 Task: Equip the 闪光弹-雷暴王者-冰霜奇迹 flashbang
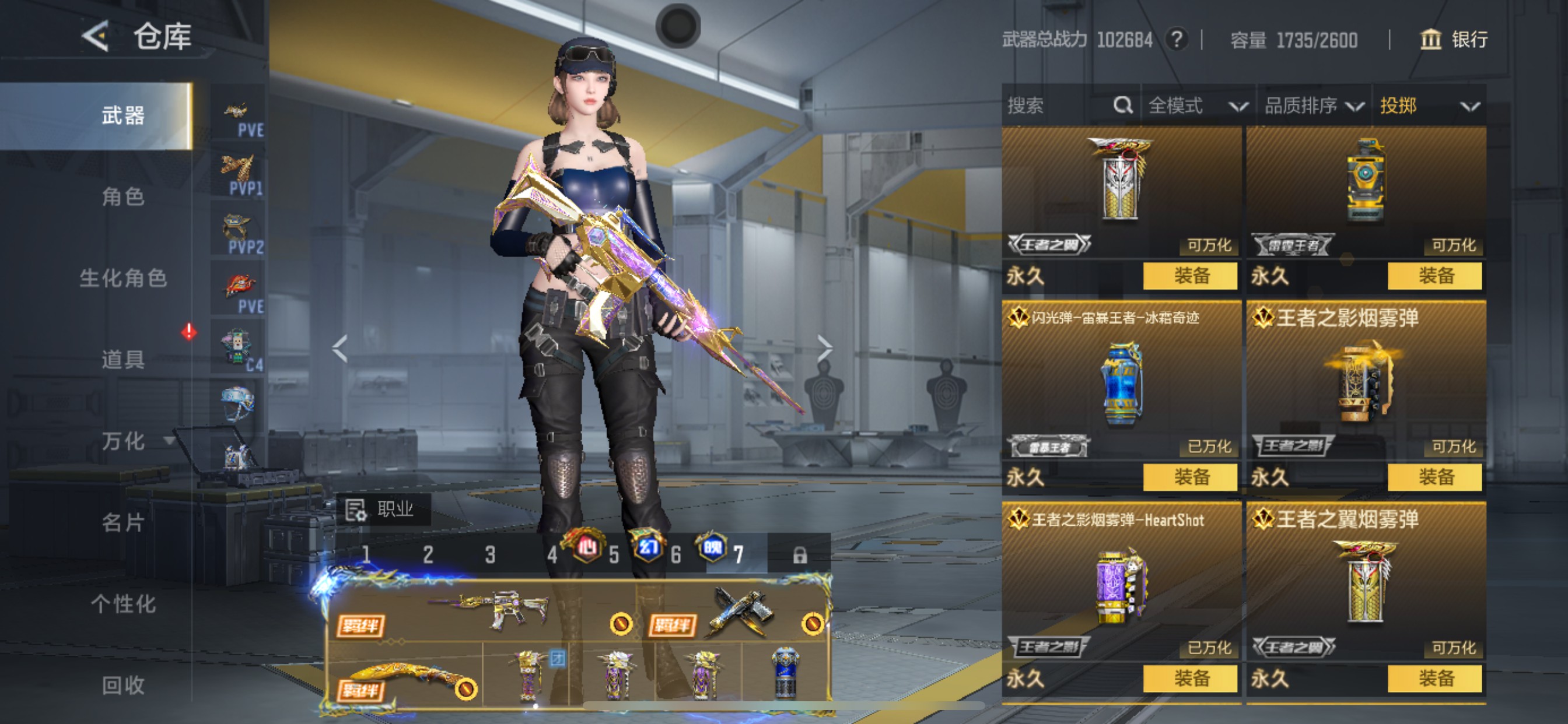tap(1190, 477)
